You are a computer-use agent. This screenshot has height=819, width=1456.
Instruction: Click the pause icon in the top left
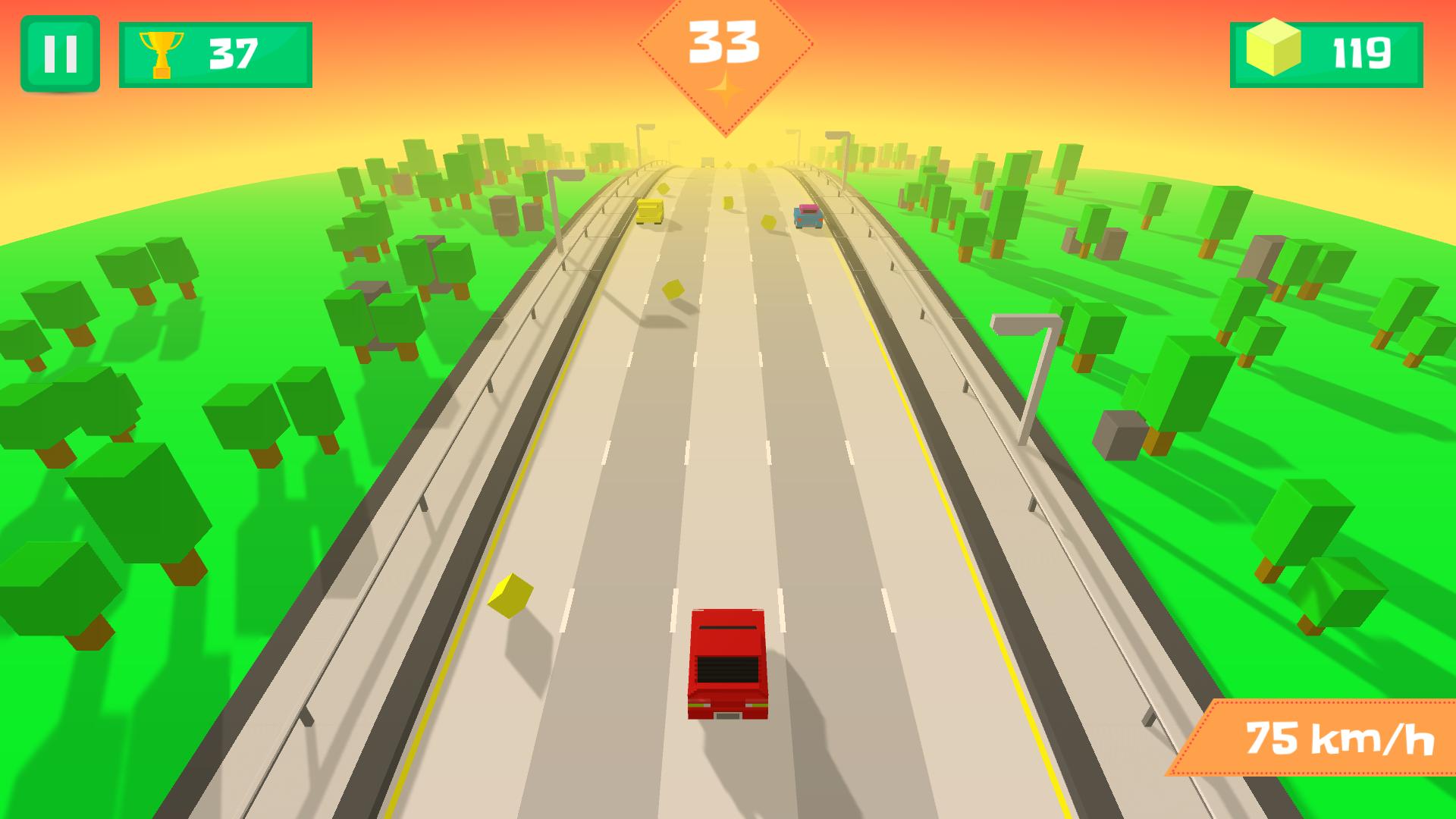pos(61,52)
